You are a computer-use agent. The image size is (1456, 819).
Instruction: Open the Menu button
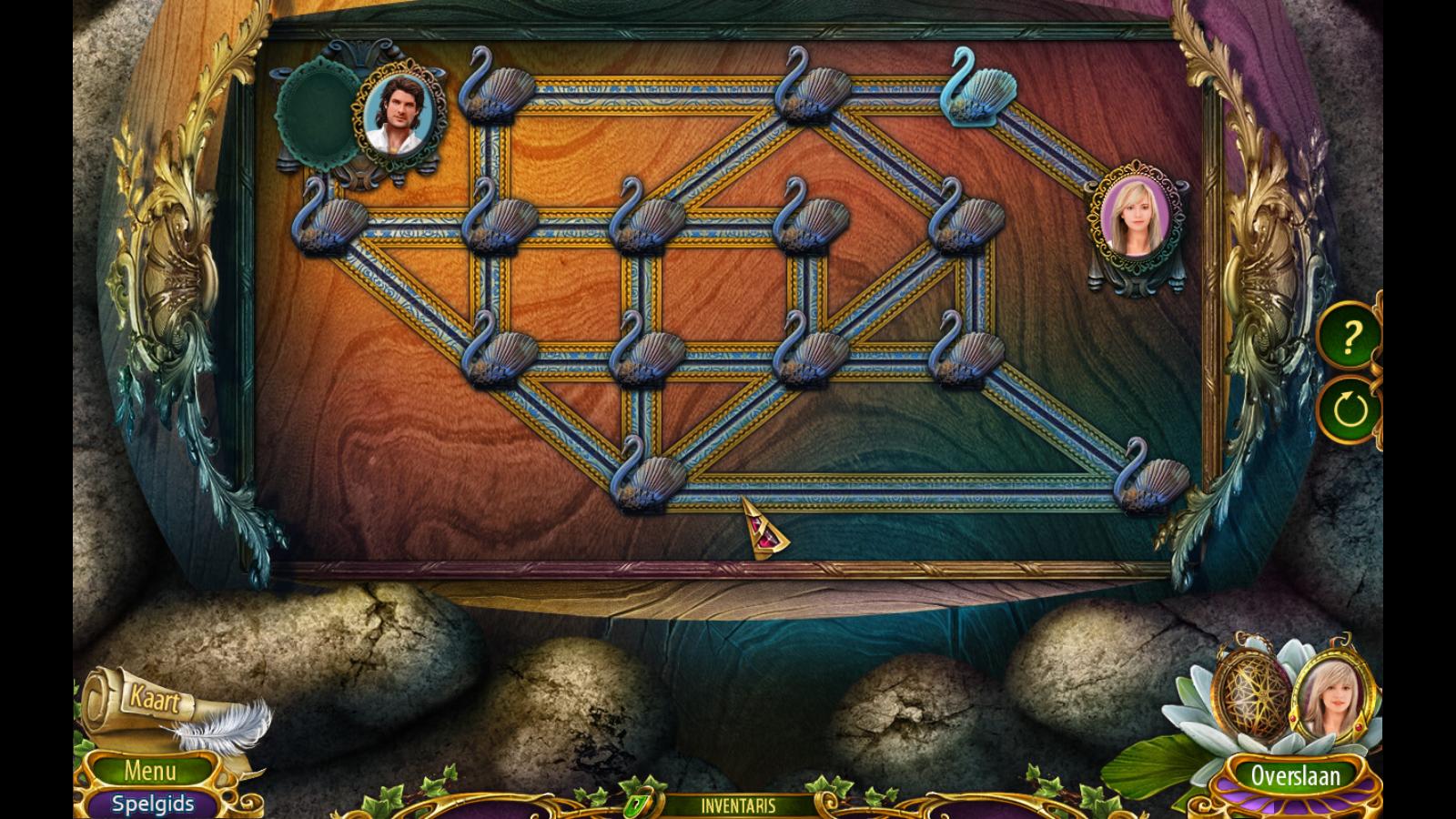[150, 772]
